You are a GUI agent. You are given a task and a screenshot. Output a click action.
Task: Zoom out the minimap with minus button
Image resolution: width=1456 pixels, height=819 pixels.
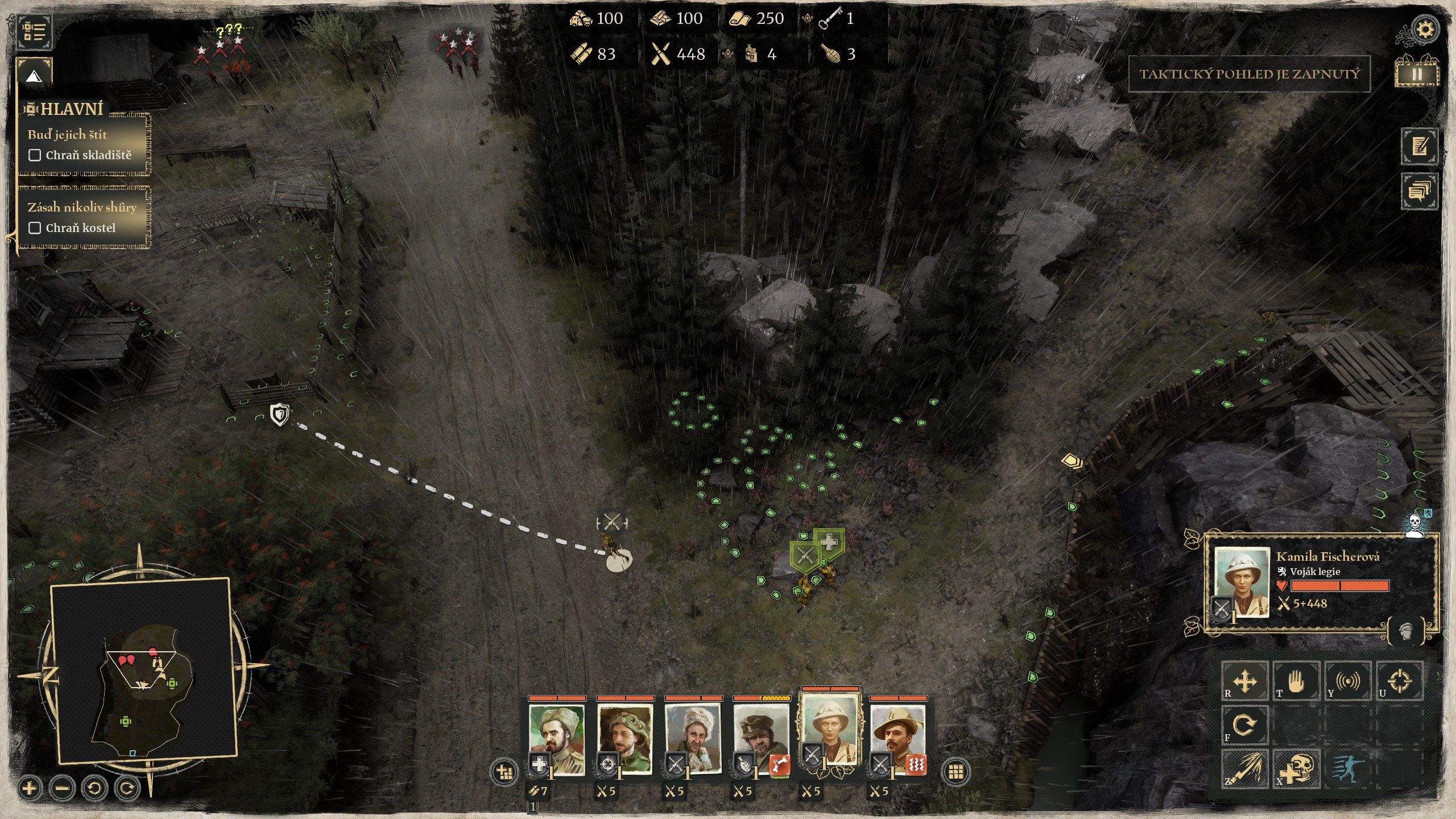point(62,788)
